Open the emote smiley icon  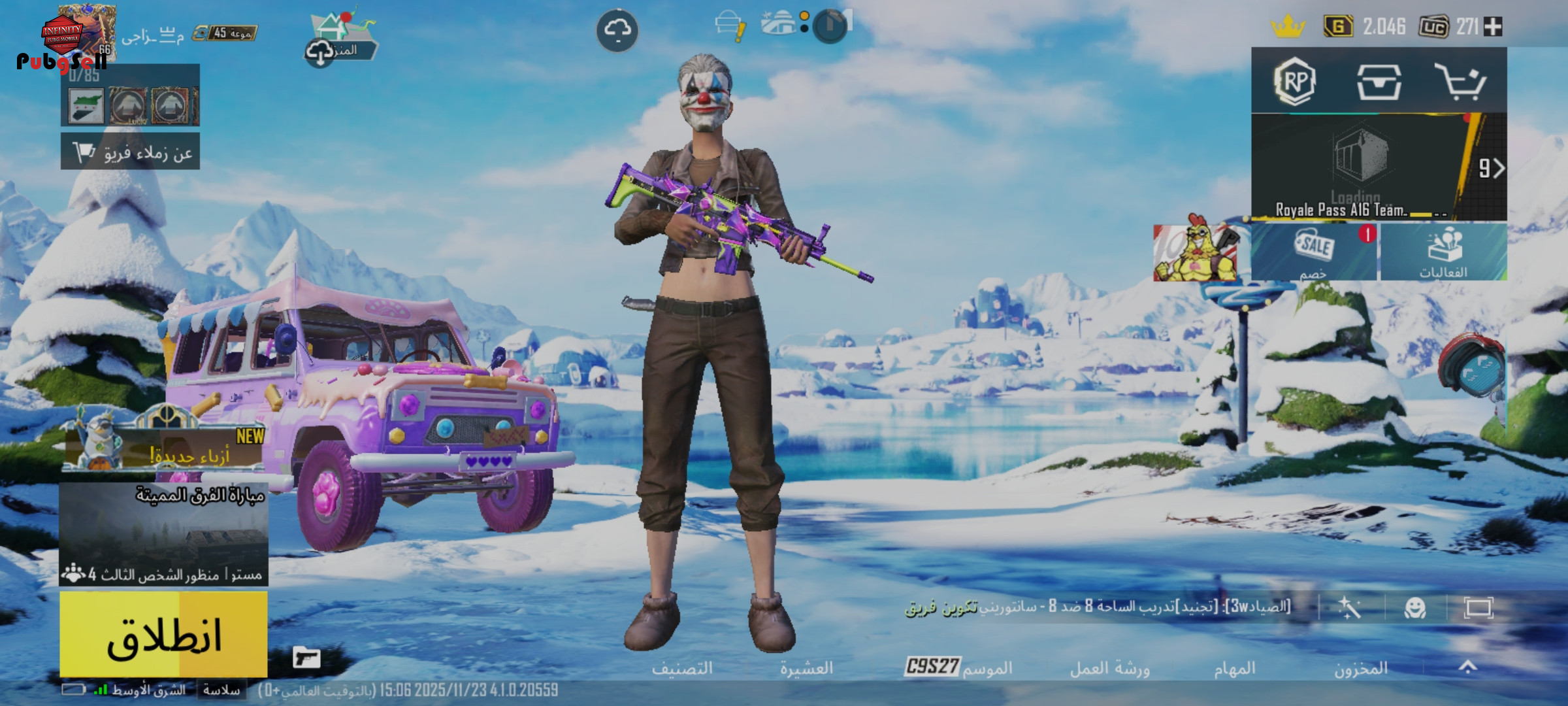1415,608
